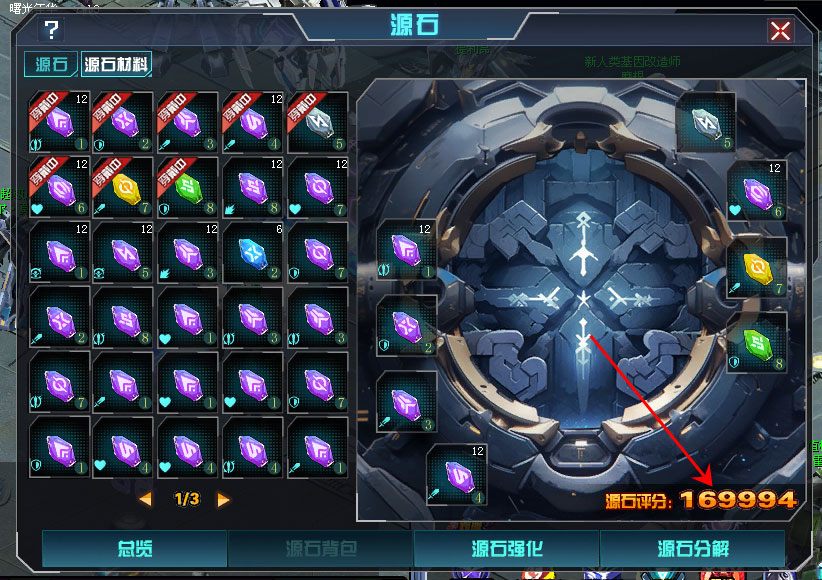Select the blue gem in inventory grid
Viewport: 822px width, 580px height.
coord(253,251)
